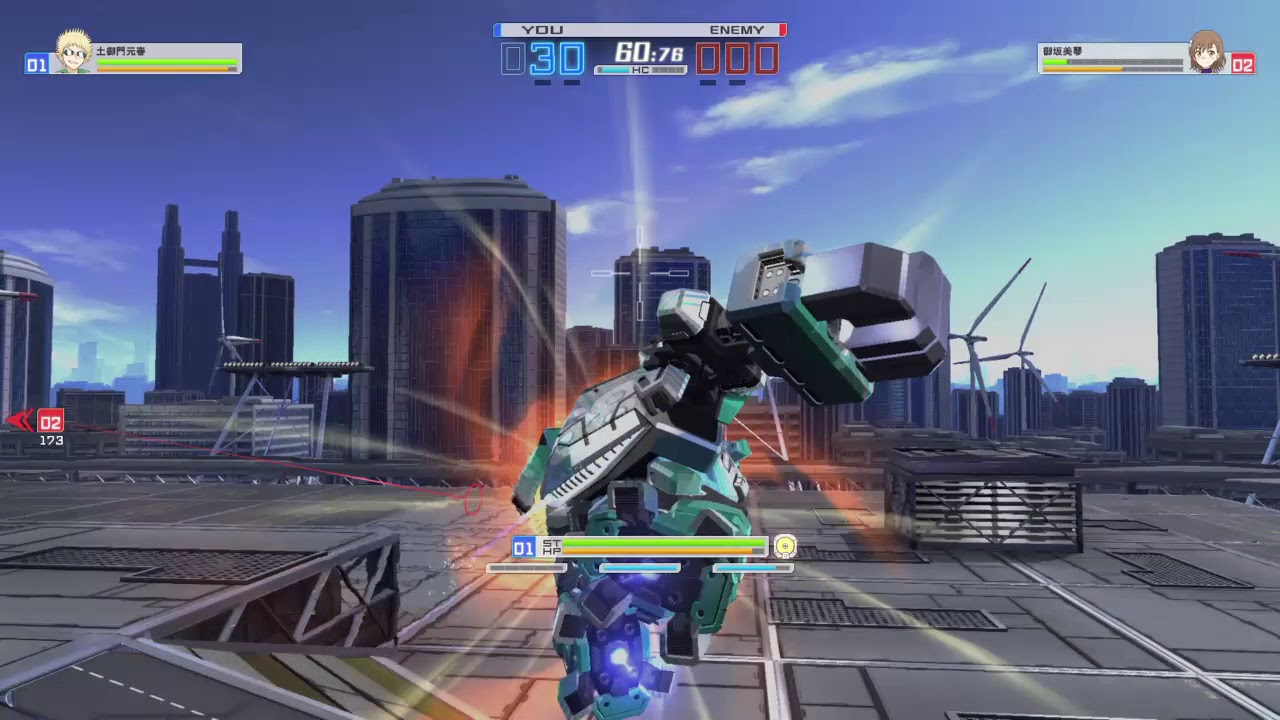Viewport: 1280px width, 720px height.
Task: Click the red 000 enemy score counter
Action: pyautogui.click(x=737, y=58)
